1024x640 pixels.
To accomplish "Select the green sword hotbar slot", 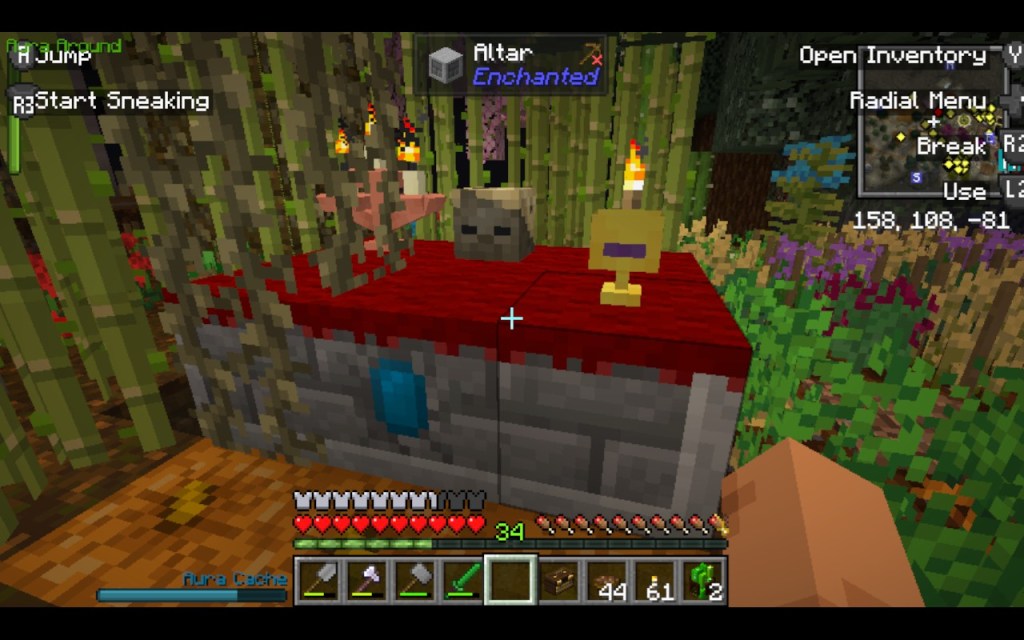I will [463, 581].
